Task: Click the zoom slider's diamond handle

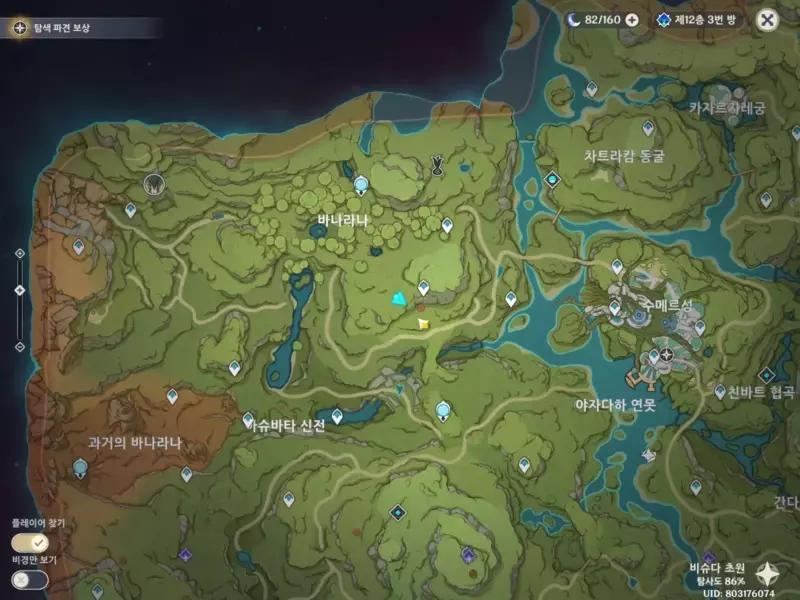Action: pyautogui.click(x=19, y=290)
